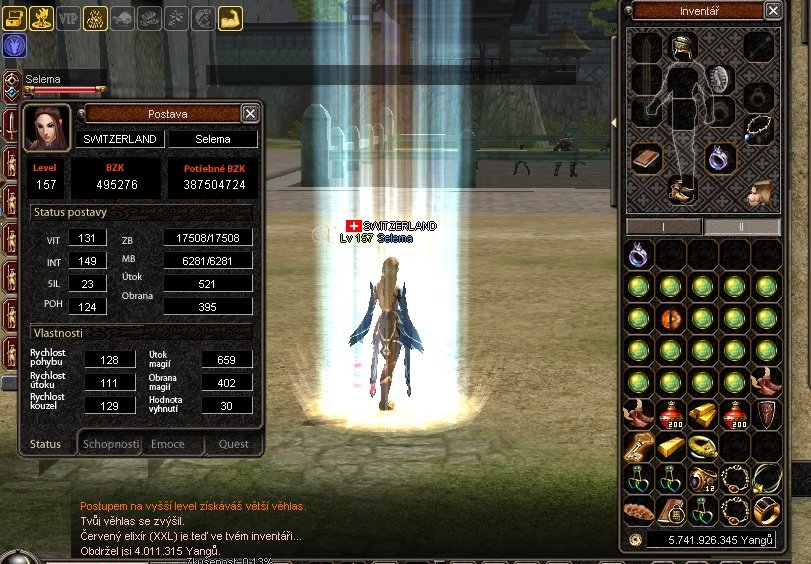This screenshot has height=564, width=811.
Task: Click the equipped boots slot
Action: coord(683,190)
